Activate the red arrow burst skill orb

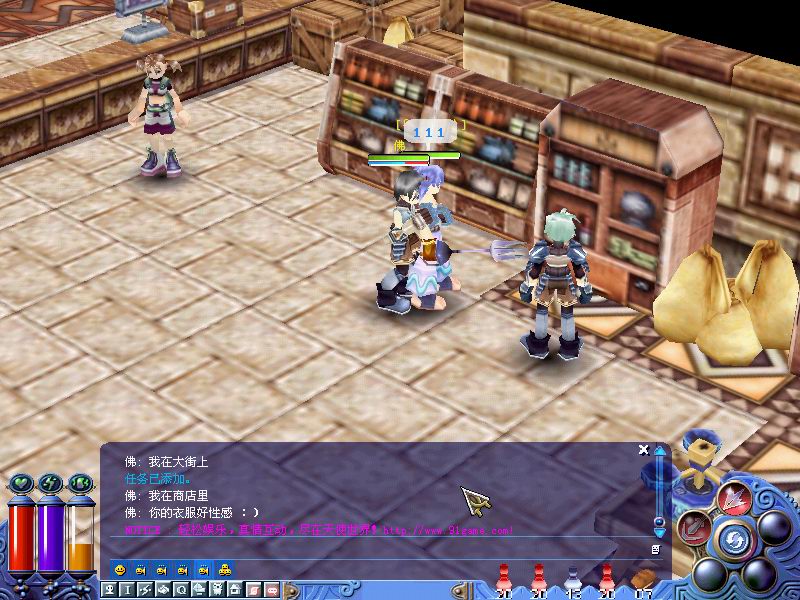(734, 497)
